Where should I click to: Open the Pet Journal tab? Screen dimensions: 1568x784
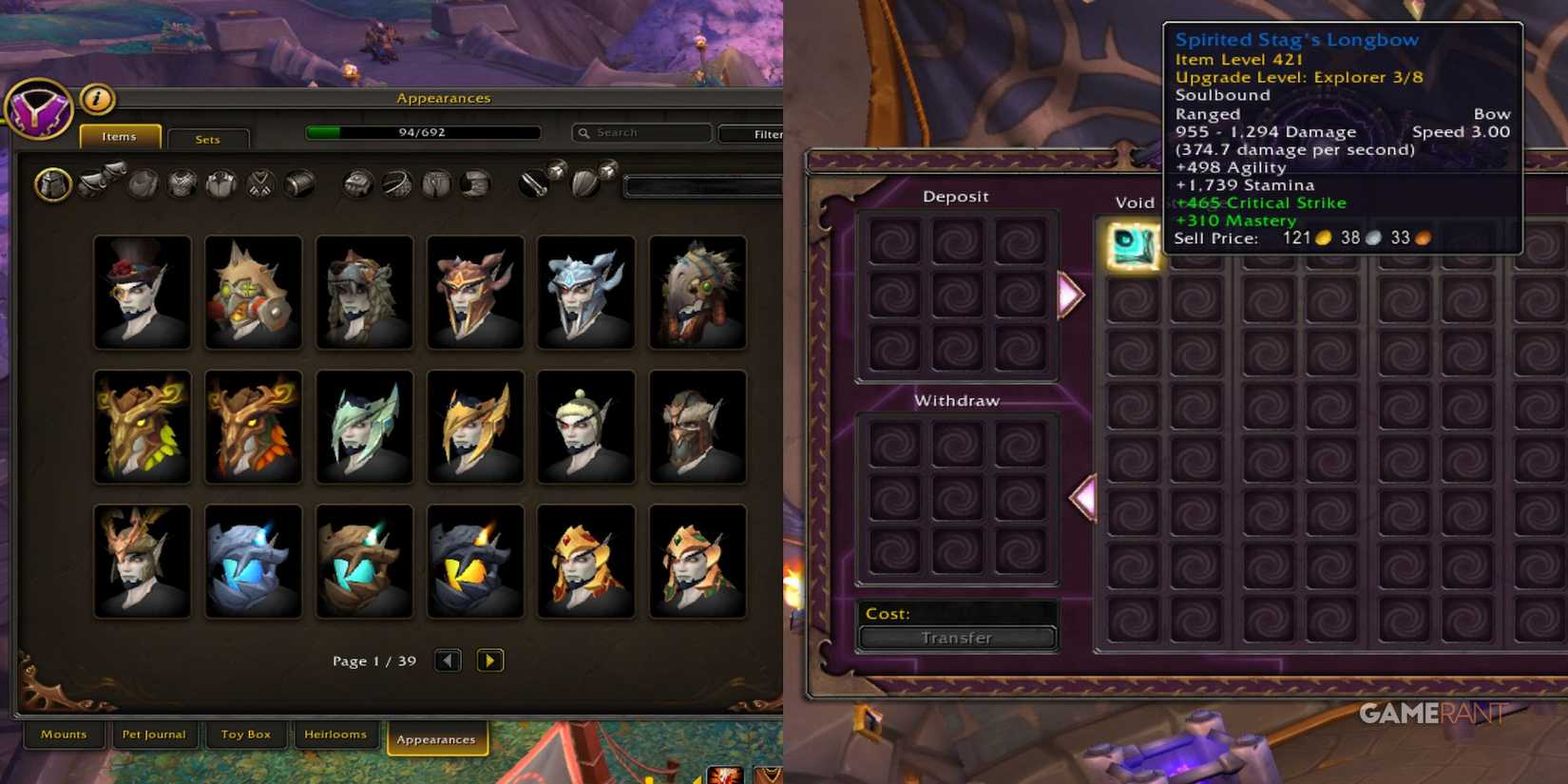(x=154, y=734)
